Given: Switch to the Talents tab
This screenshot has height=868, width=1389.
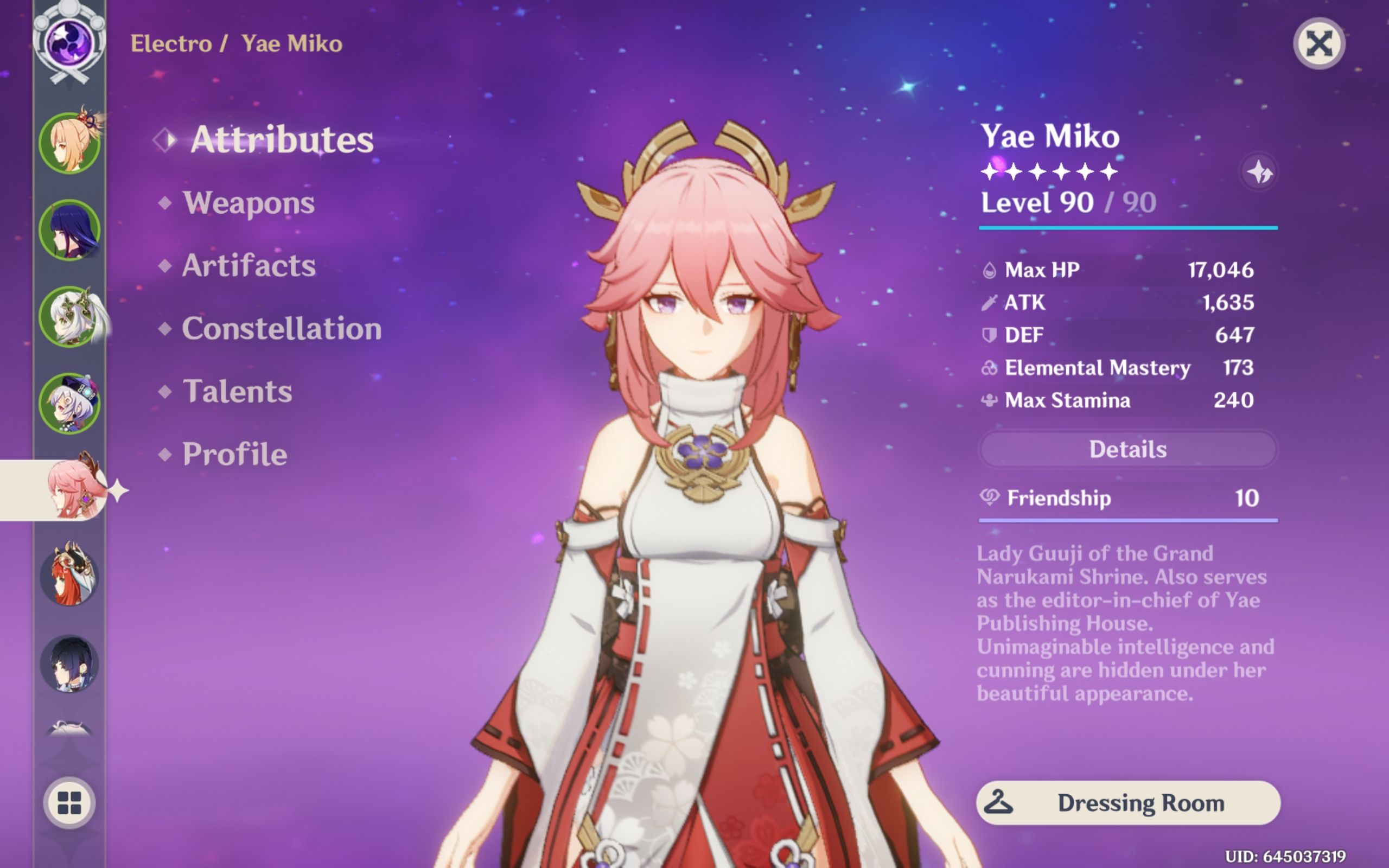Looking at the screenshot, I should 238,392.
